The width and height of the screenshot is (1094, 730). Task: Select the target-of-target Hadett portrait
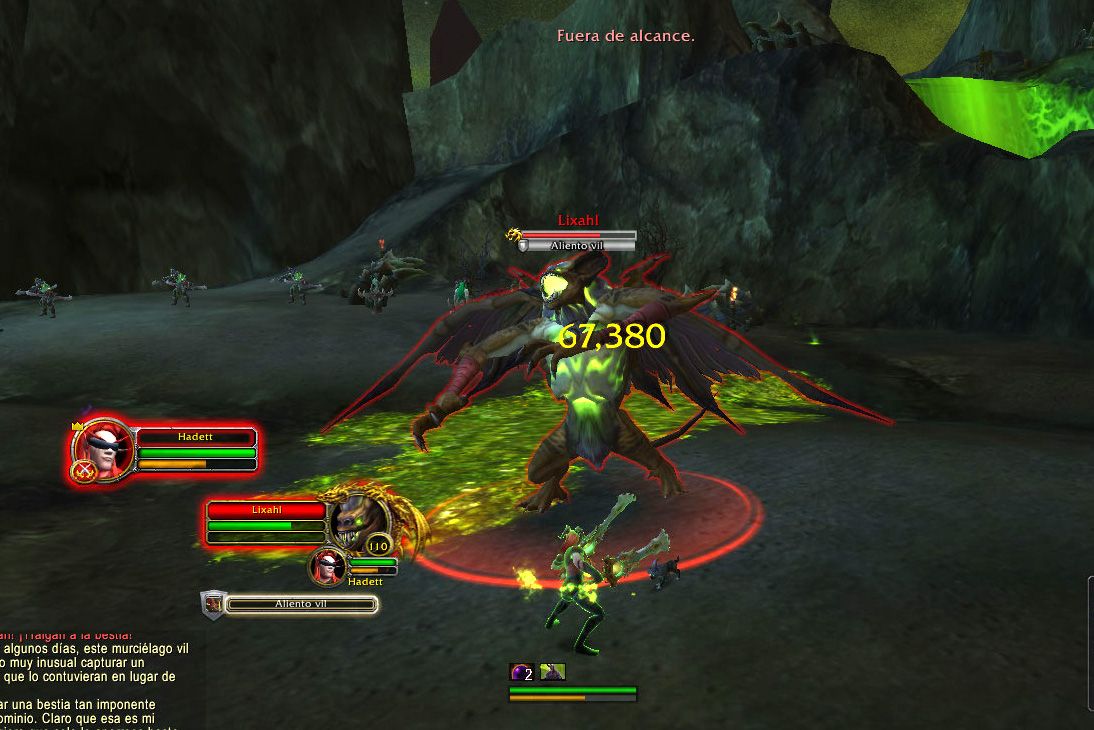click(x=328, y=566)
